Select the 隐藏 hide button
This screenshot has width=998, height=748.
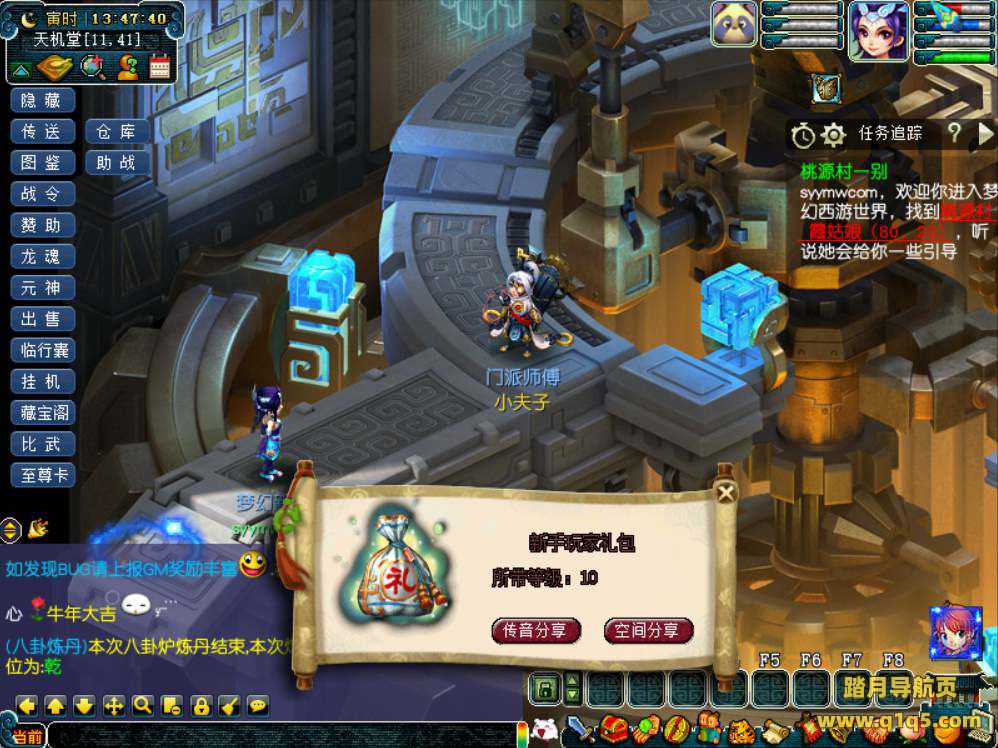42,99
